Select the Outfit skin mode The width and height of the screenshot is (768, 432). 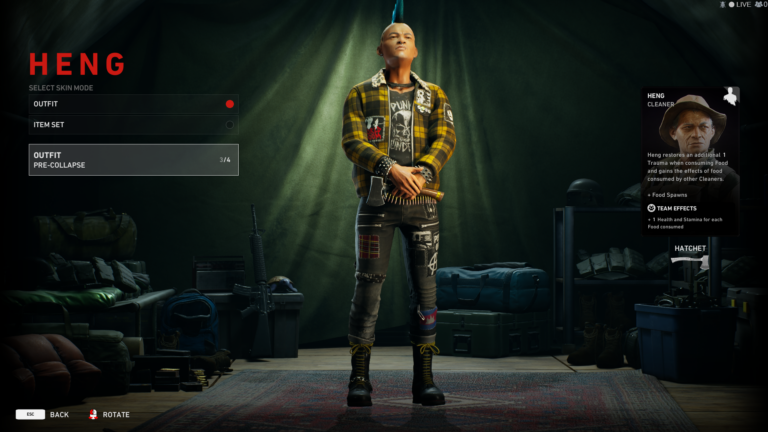pyautogui.click(x=133, y=104)
